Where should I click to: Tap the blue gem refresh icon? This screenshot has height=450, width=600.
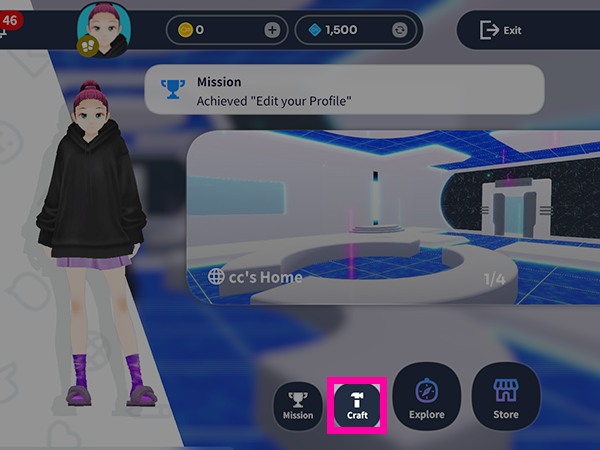401,30
